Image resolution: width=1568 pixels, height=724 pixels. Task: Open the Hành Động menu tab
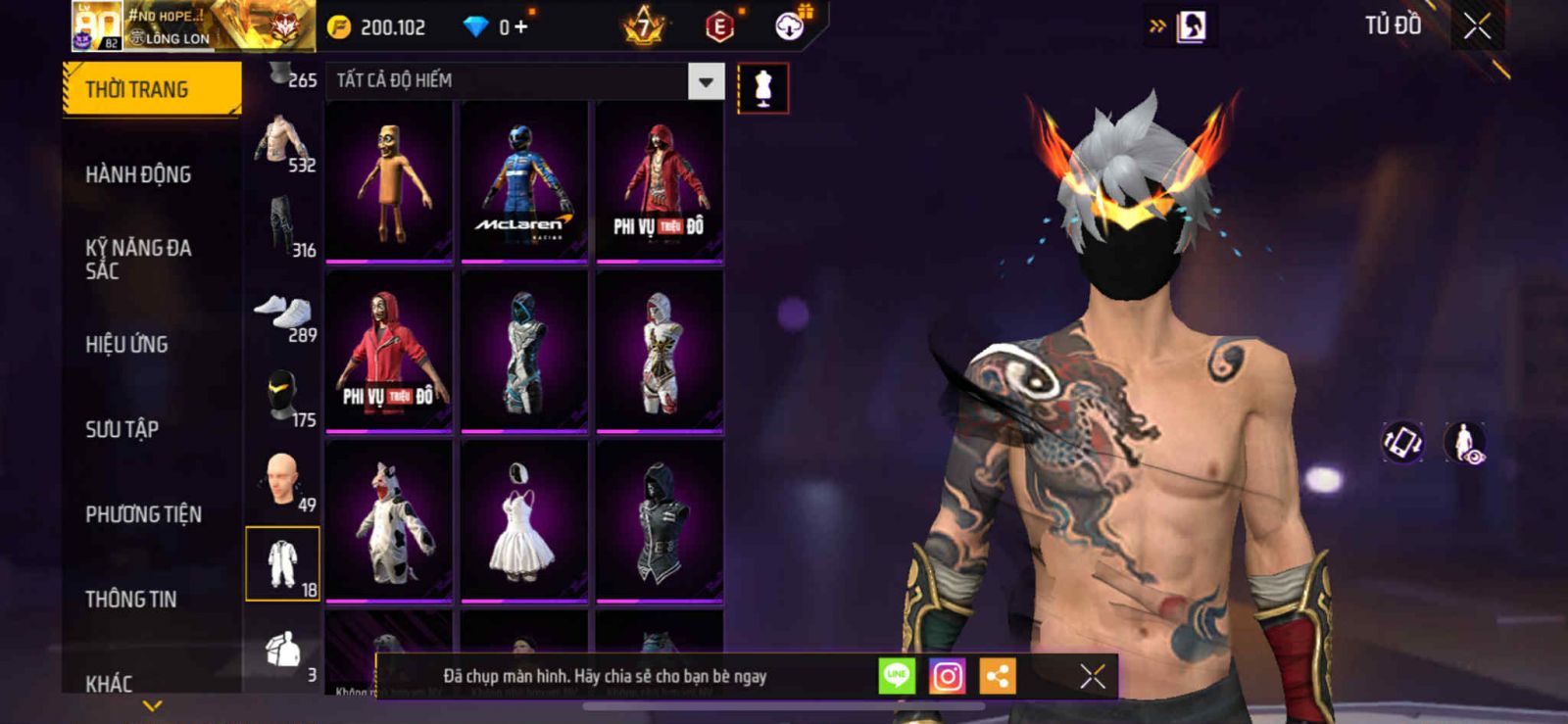point(138,174)
